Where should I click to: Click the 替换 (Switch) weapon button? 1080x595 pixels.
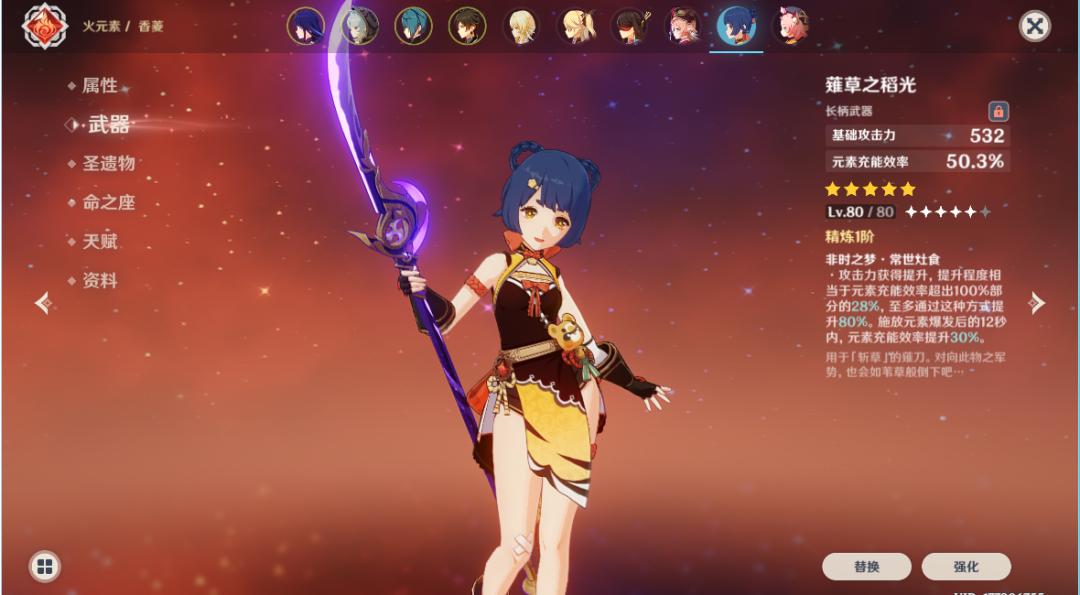866,566
